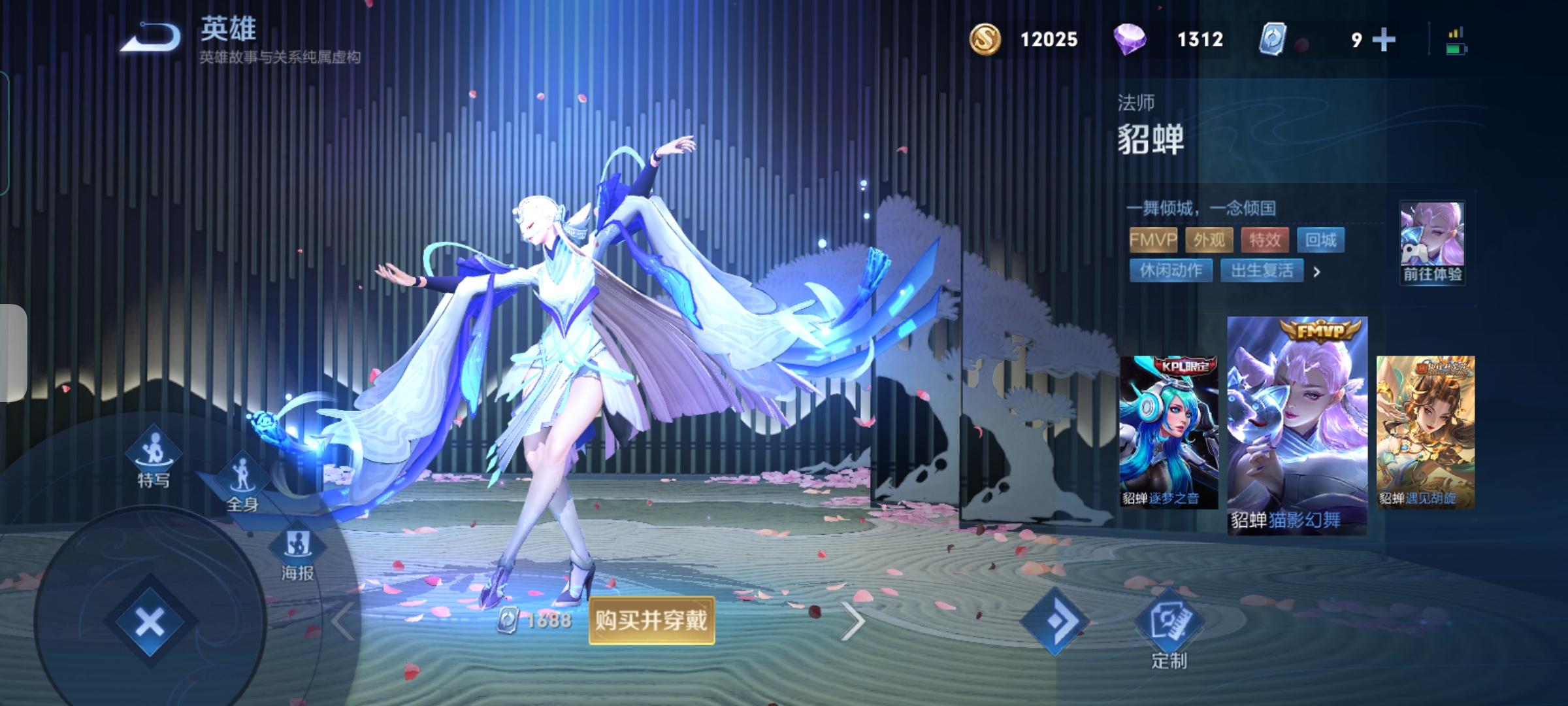Select the 逐梦之音 KPL skin thumbnail

pos(1168,431)
